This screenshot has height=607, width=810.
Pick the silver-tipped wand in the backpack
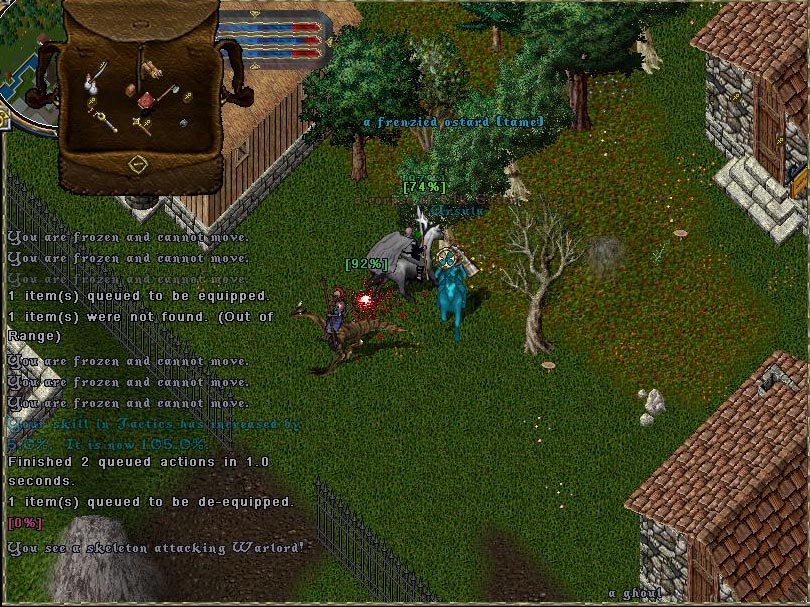pyautogui.click(x=103, y=120)
